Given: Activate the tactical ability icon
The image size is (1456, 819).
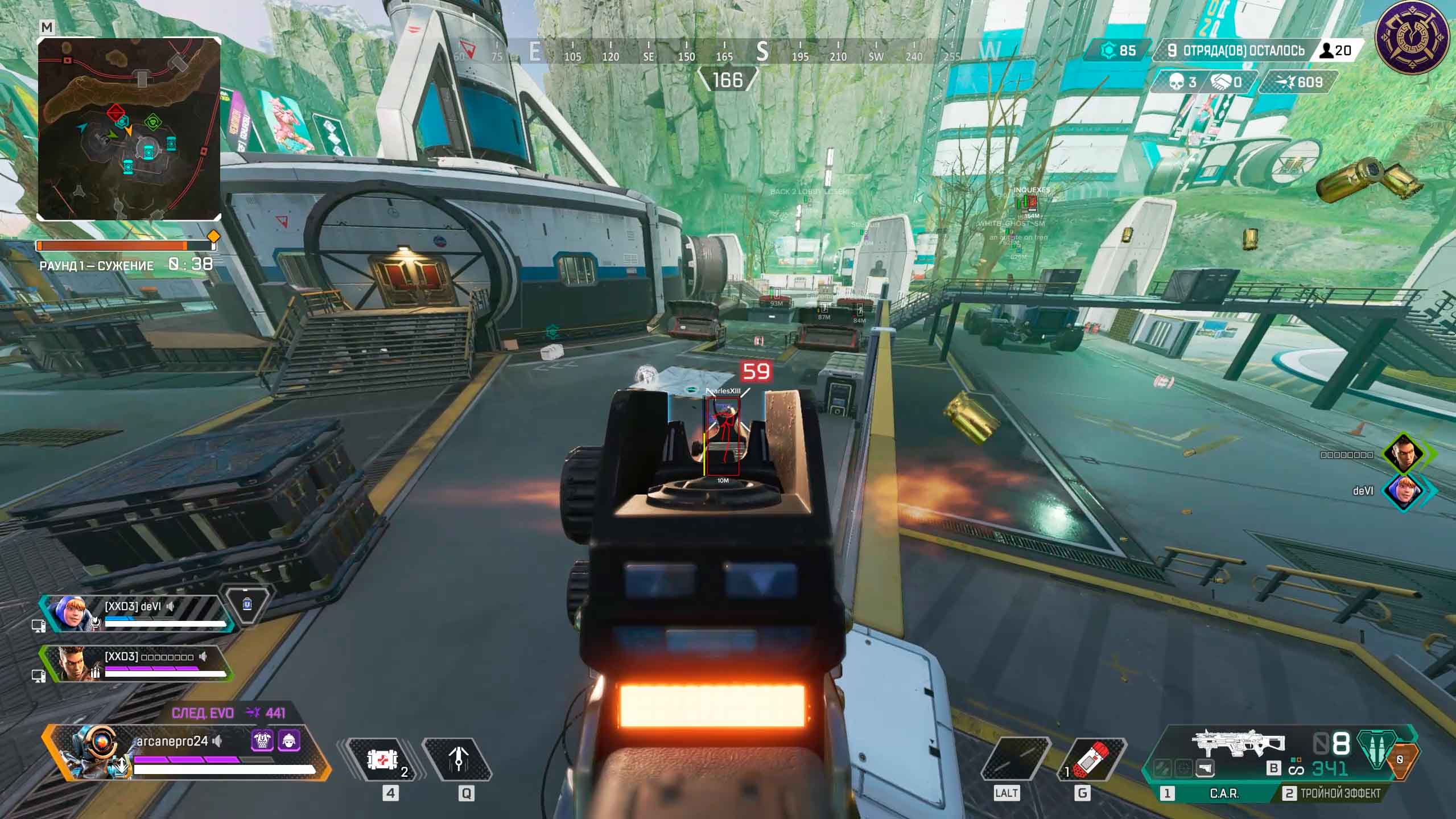Looking at the screenshot, I should (459, 760).
